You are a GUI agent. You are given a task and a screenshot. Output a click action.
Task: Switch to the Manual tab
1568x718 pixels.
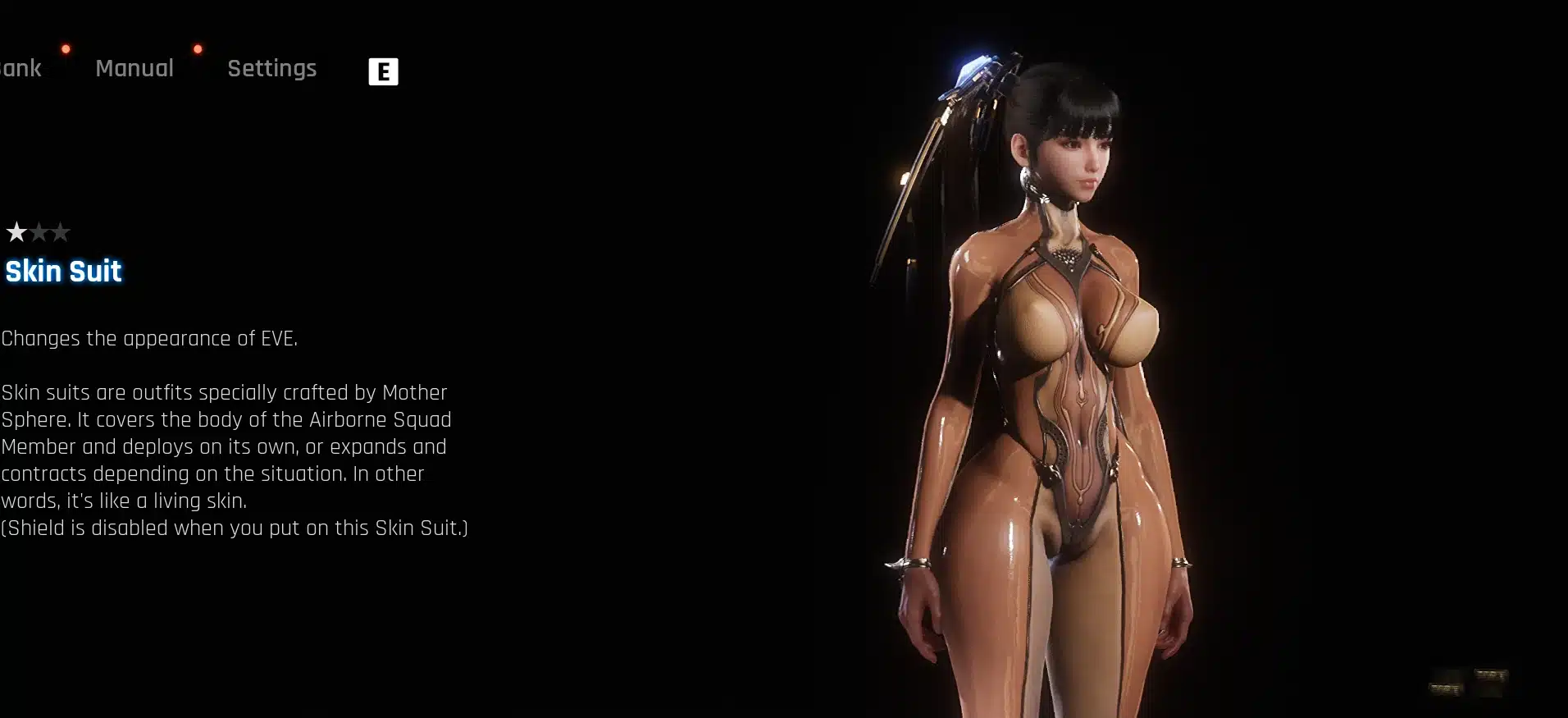click(134, 69)
